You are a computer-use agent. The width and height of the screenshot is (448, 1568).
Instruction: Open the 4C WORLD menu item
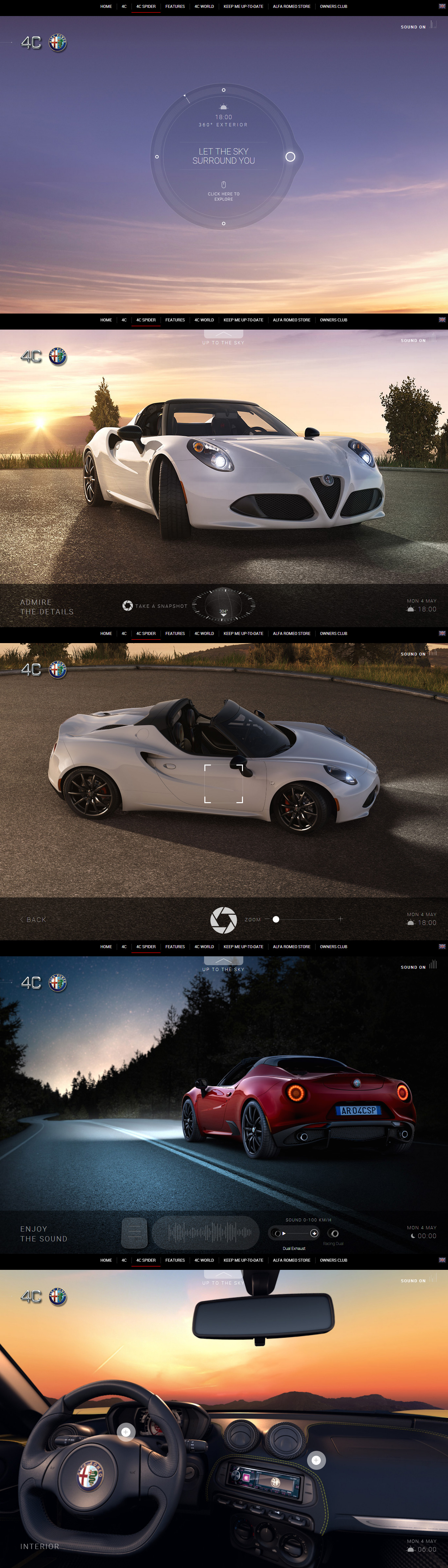(x=204, y=7)
